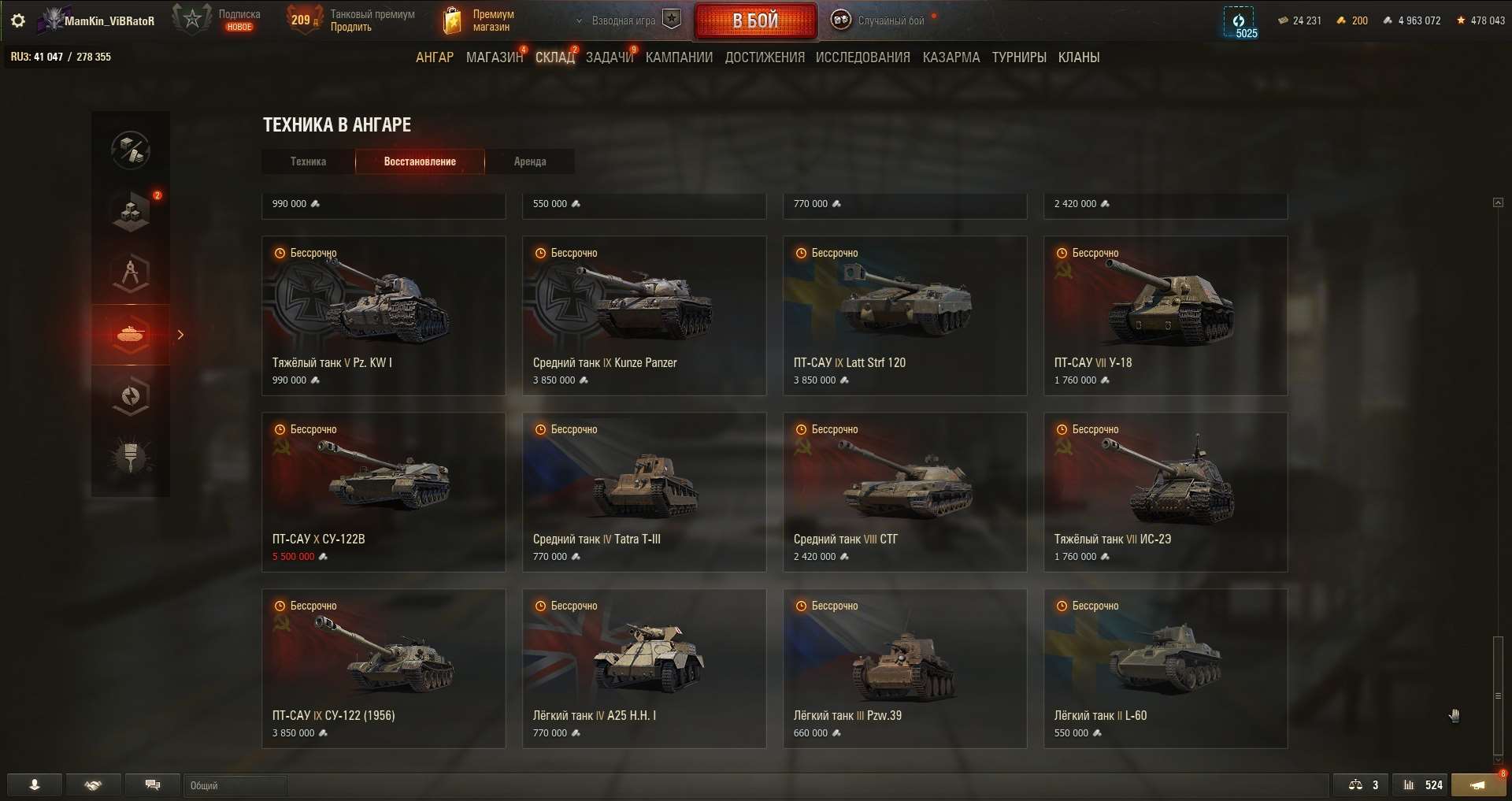Select the ДОСТИЖЕНИЯ menu item
Image resolution: width=1512 pixels, height=801 pixels.
click(765, 57)
